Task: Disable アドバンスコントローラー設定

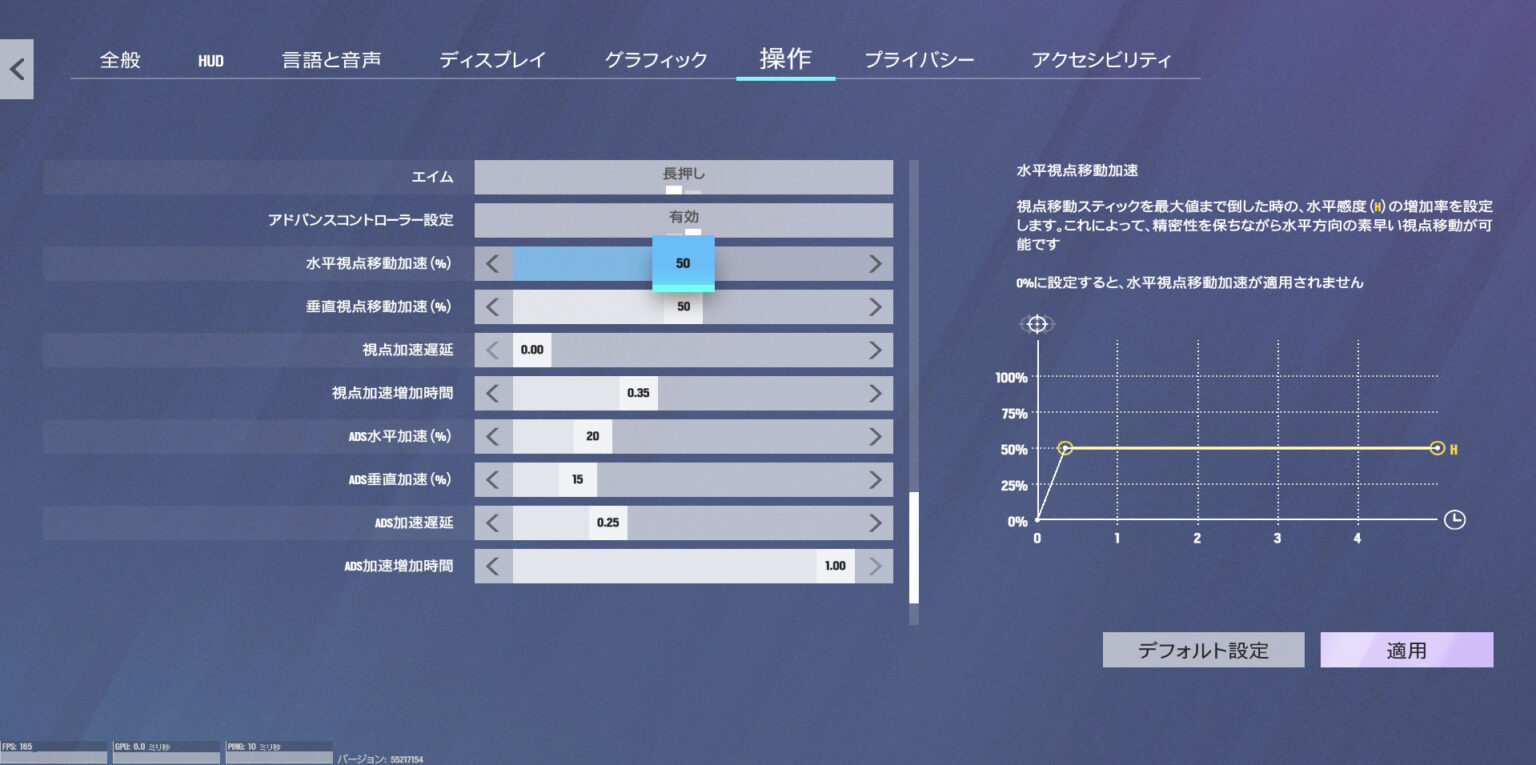Action: pos(683,220)
